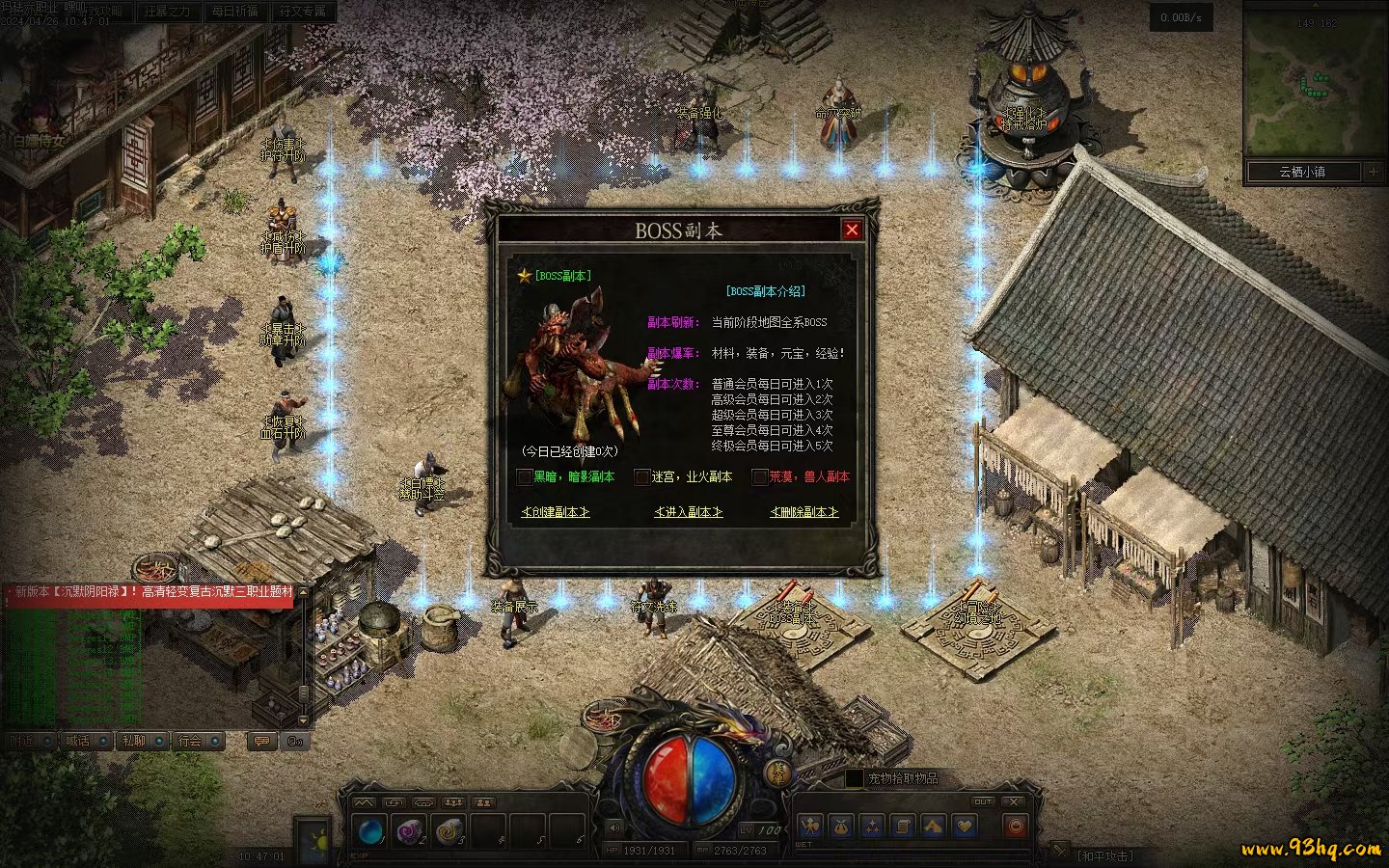The image size is (1389, 868).
Task: Open the 符文专属 menu button
Action: (x=303, y=12)
